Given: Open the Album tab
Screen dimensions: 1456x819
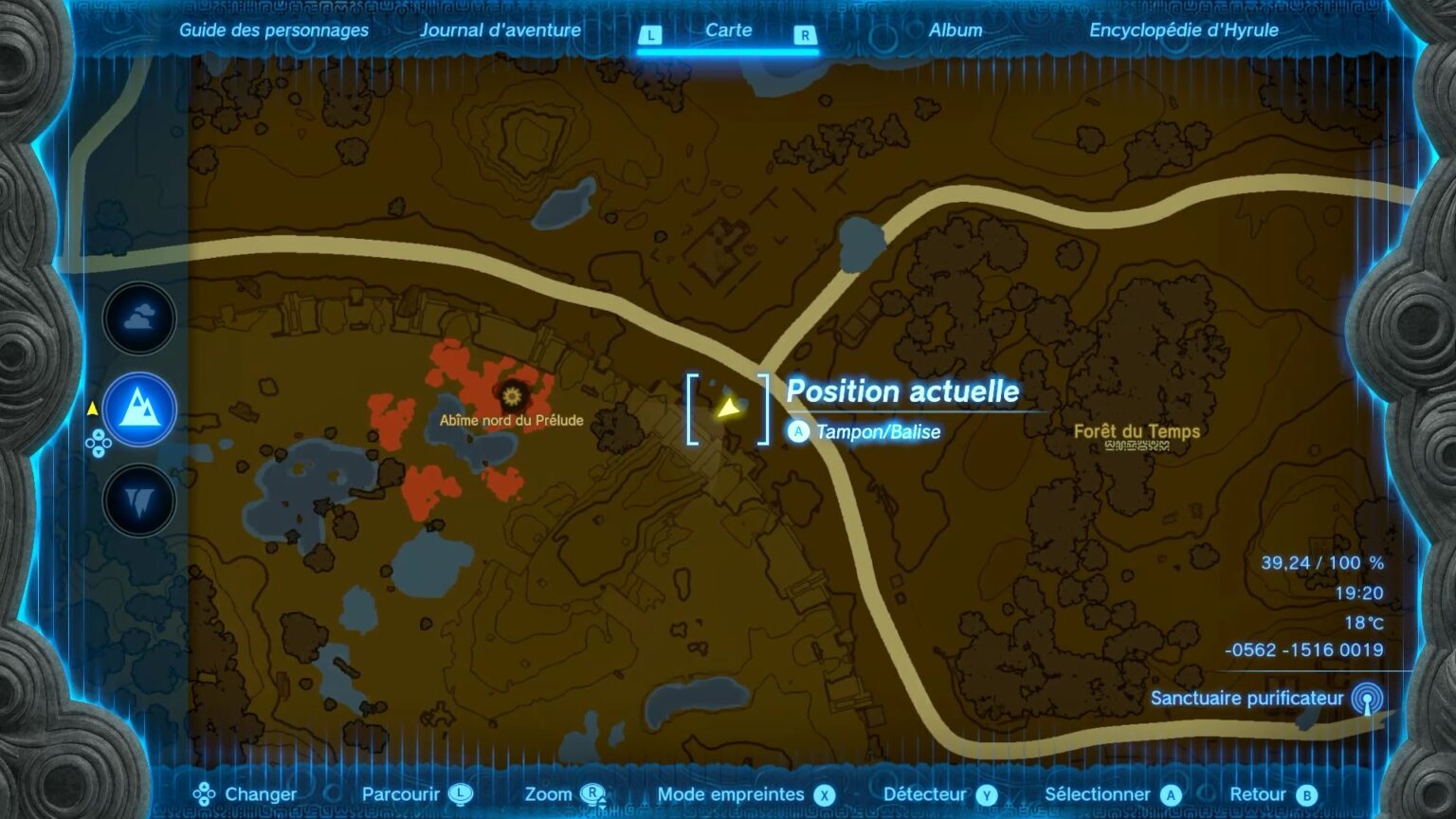Looking at the screenshot, I should (955, 29).
